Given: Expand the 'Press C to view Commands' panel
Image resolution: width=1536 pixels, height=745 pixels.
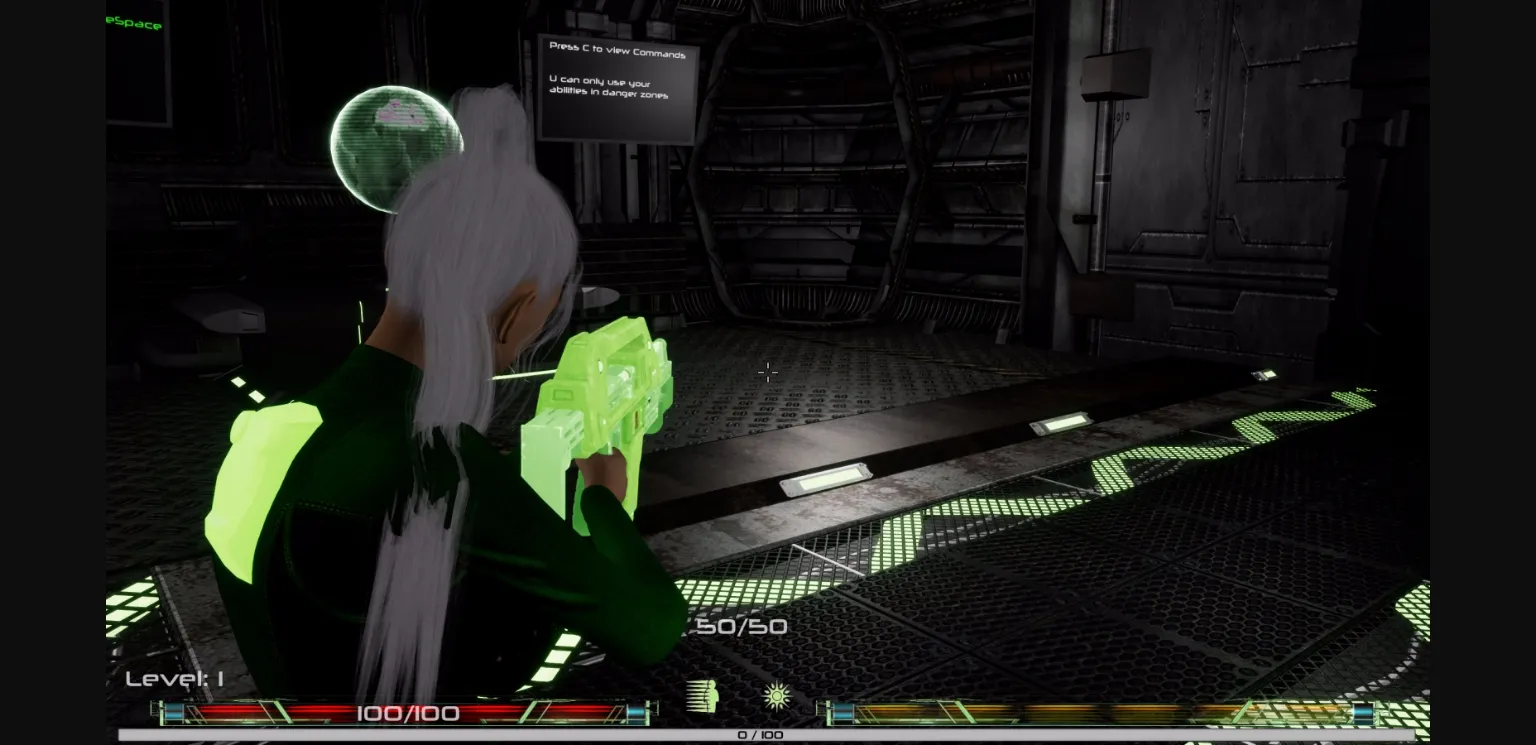Looking at the screenshot, I should (617, 49).
